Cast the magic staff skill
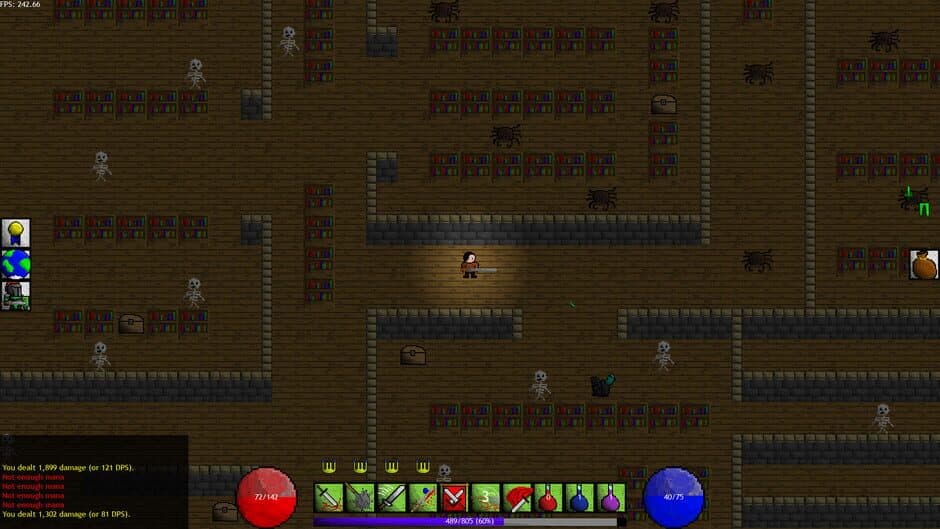Screen dimensions: 940x529 pyautogui.click(x=422, y=497)
